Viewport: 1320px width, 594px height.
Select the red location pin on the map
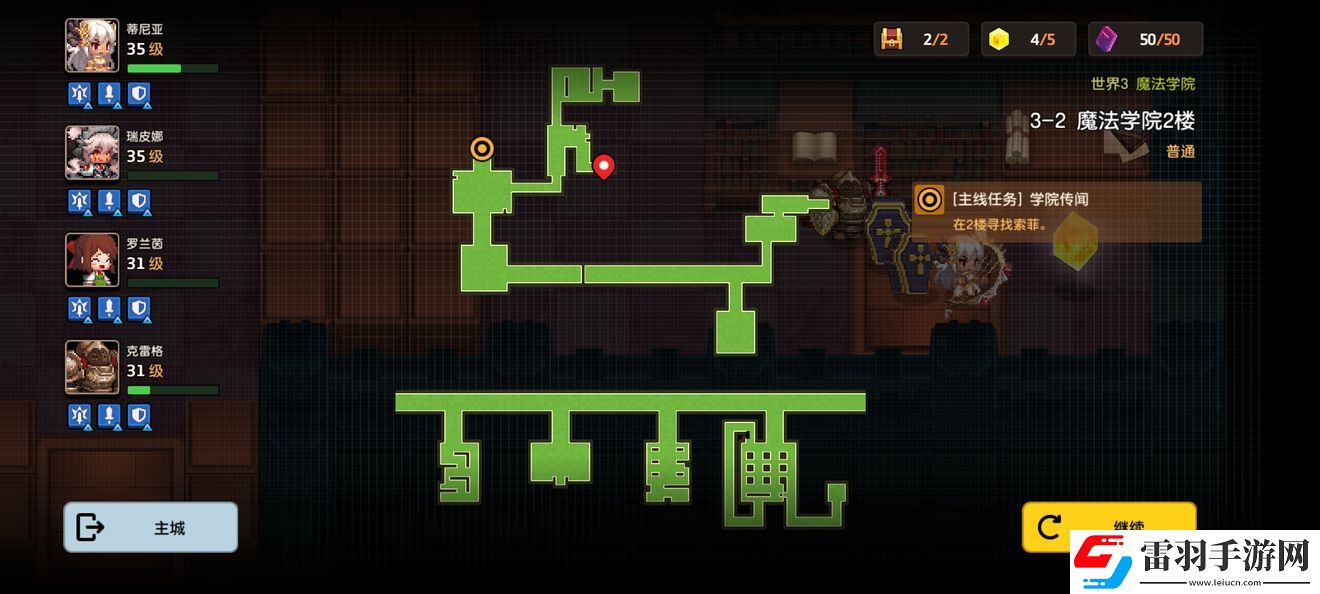click(603, 166)
